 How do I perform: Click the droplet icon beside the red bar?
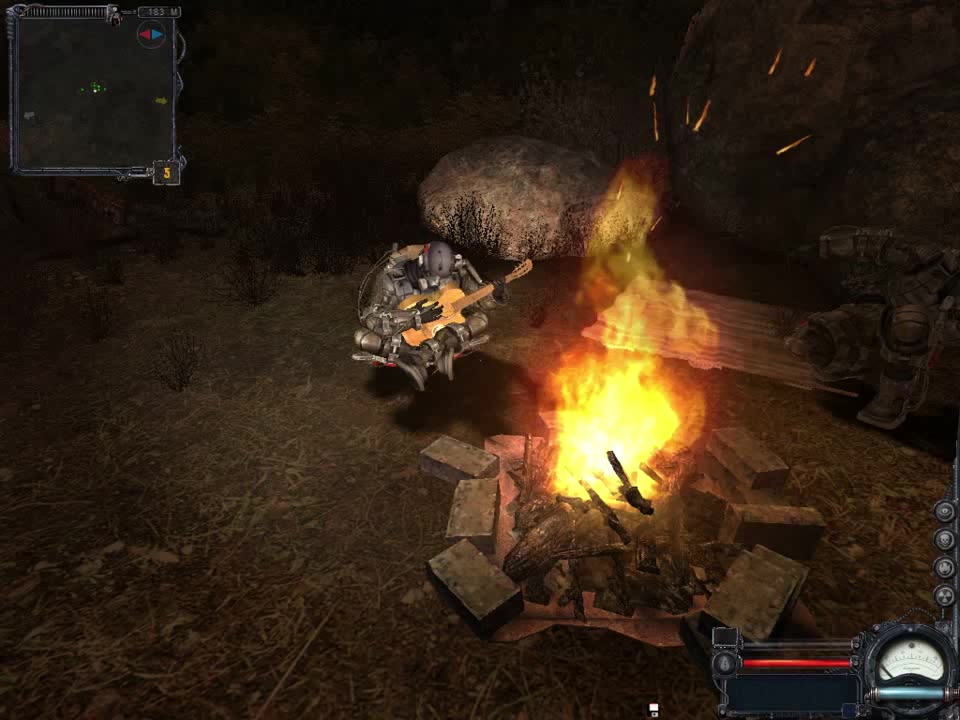[x=725, y=662]
